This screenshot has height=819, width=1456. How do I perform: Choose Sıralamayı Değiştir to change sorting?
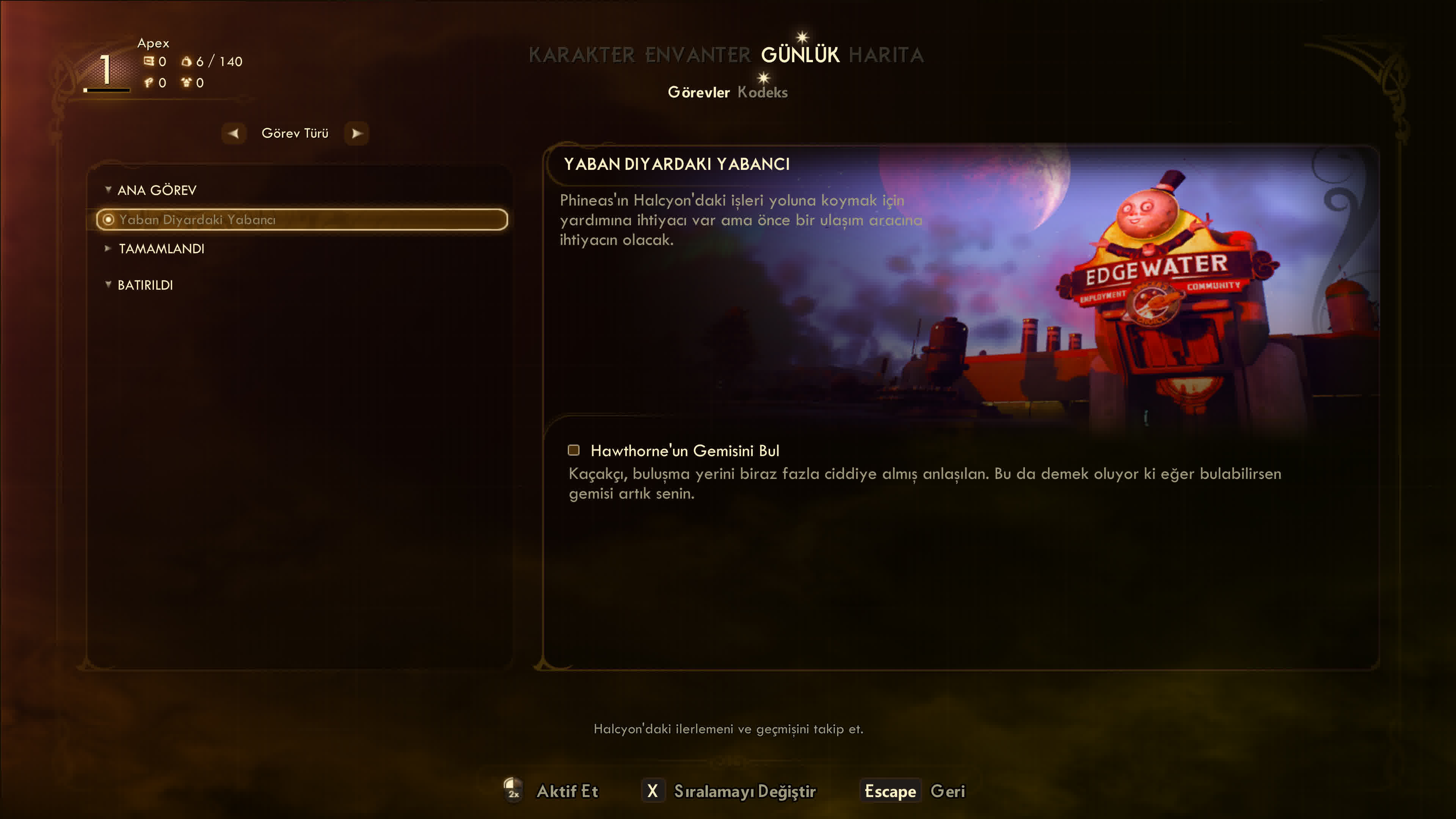[744, 791]
